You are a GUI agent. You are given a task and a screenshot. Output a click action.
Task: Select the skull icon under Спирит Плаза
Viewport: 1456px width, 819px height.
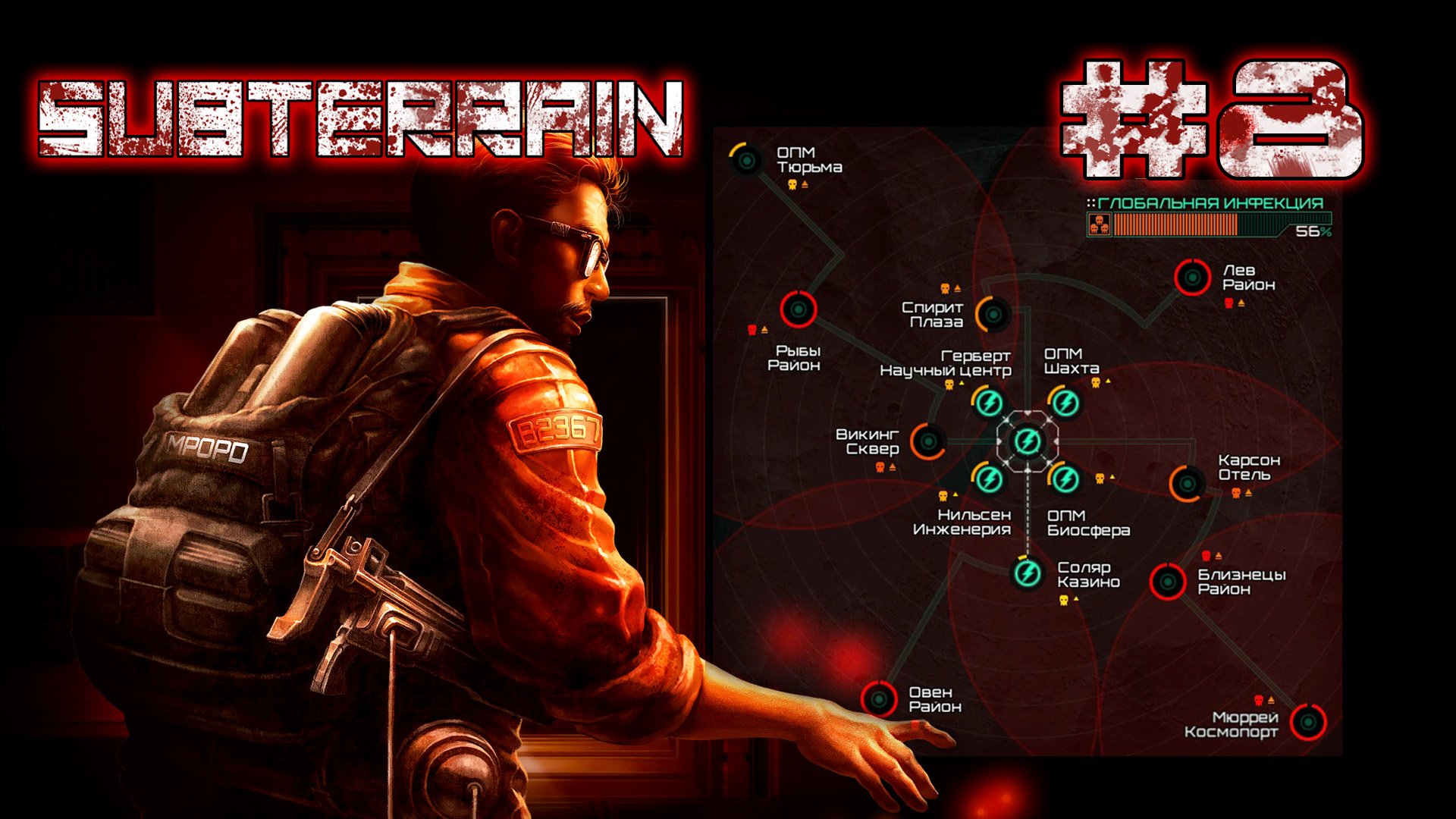click(944, 287)
